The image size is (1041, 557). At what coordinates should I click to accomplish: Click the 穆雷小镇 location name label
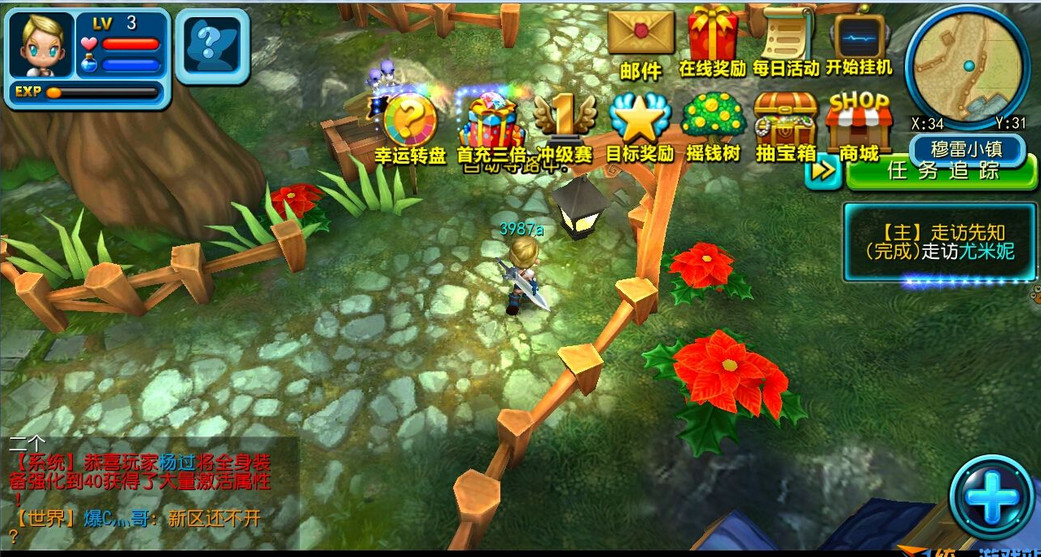(x=967, y=151)
